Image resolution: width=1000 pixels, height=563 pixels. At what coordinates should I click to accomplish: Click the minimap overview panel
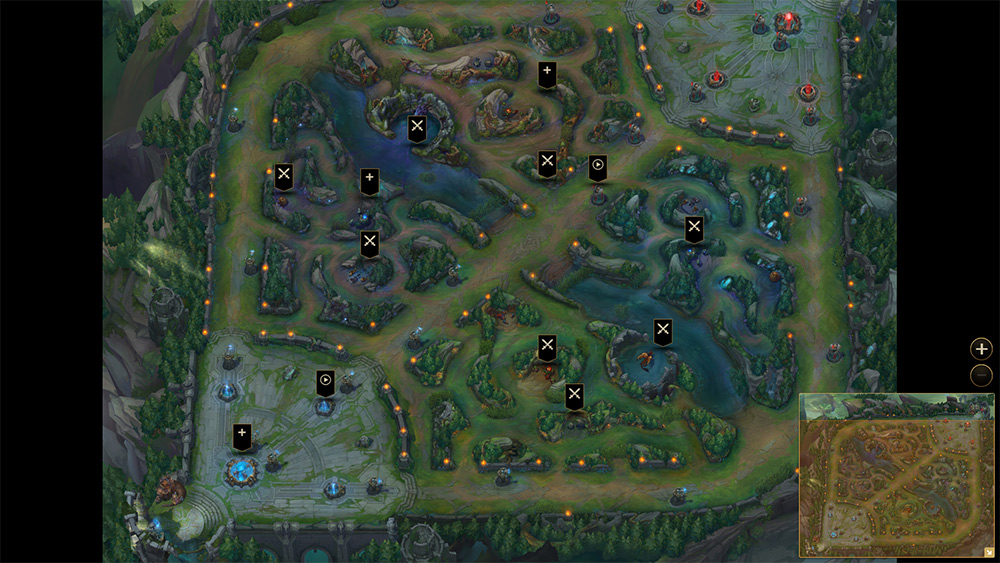click(895, 474)
